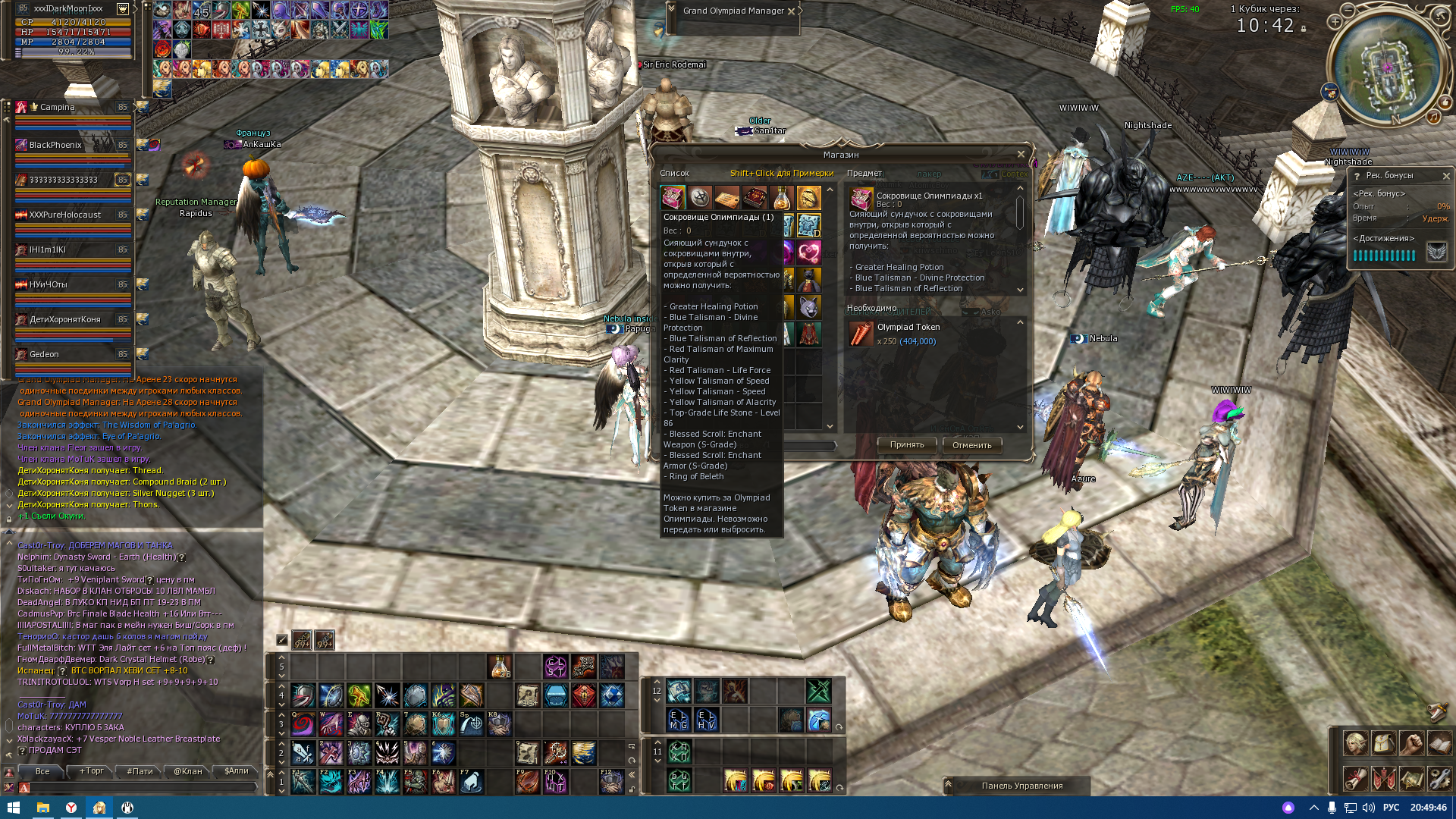This screenshot has width=1456, height=819.
Task: Click the round medallion item icon in shop list
Action: pos(699,197)
